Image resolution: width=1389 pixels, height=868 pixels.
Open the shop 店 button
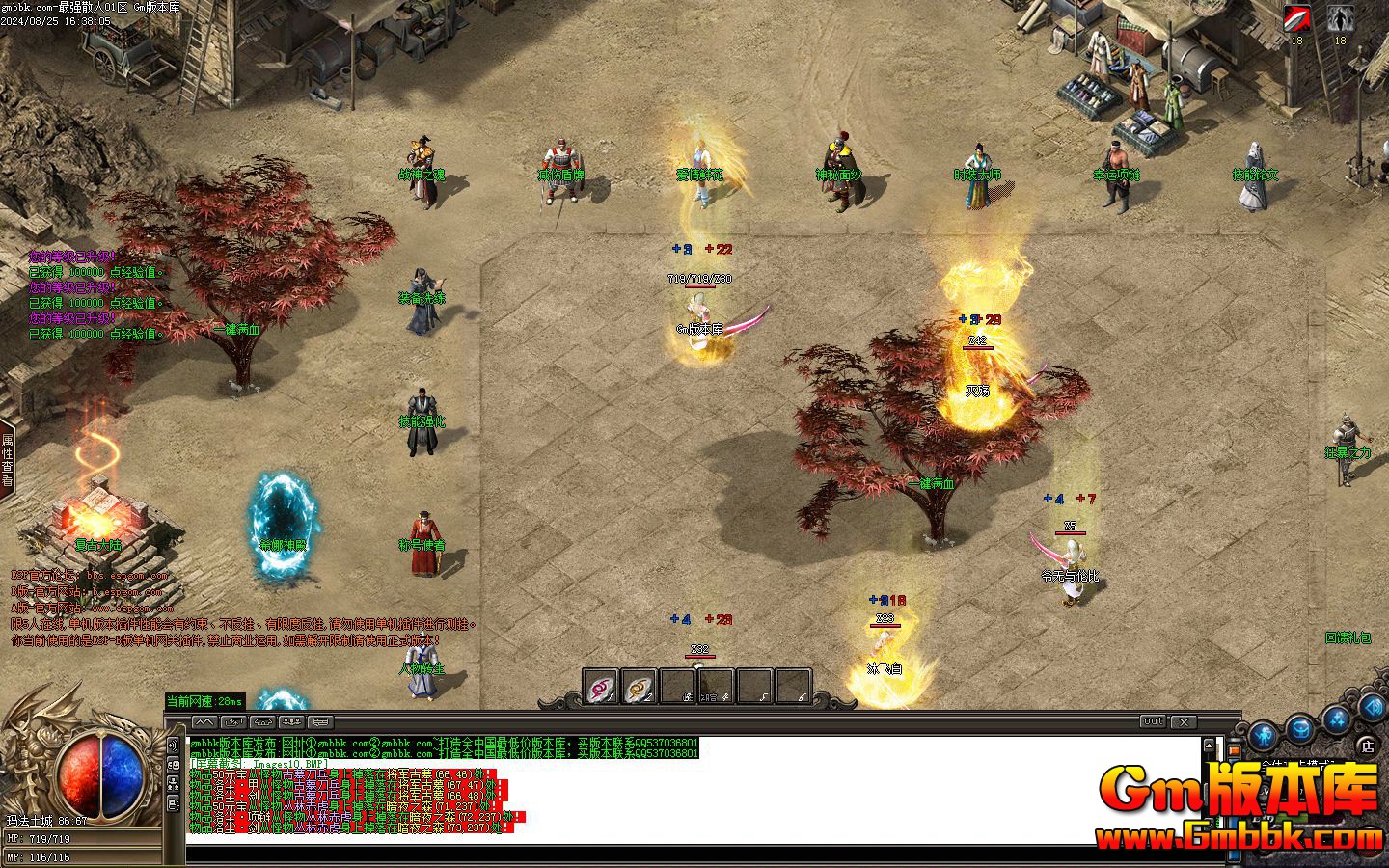(1367, 745)
